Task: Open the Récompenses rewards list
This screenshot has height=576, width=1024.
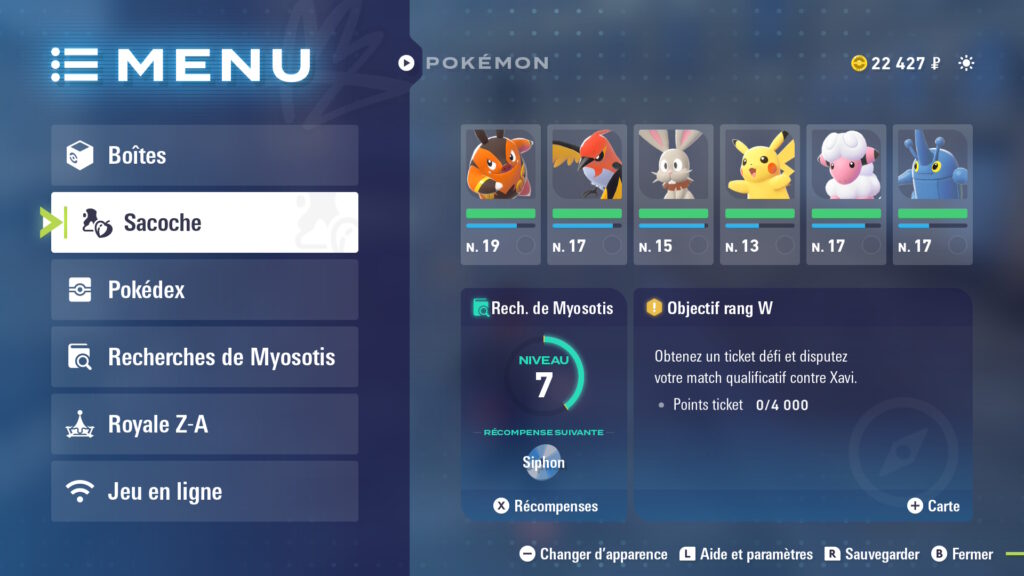Action: point(546,506)
